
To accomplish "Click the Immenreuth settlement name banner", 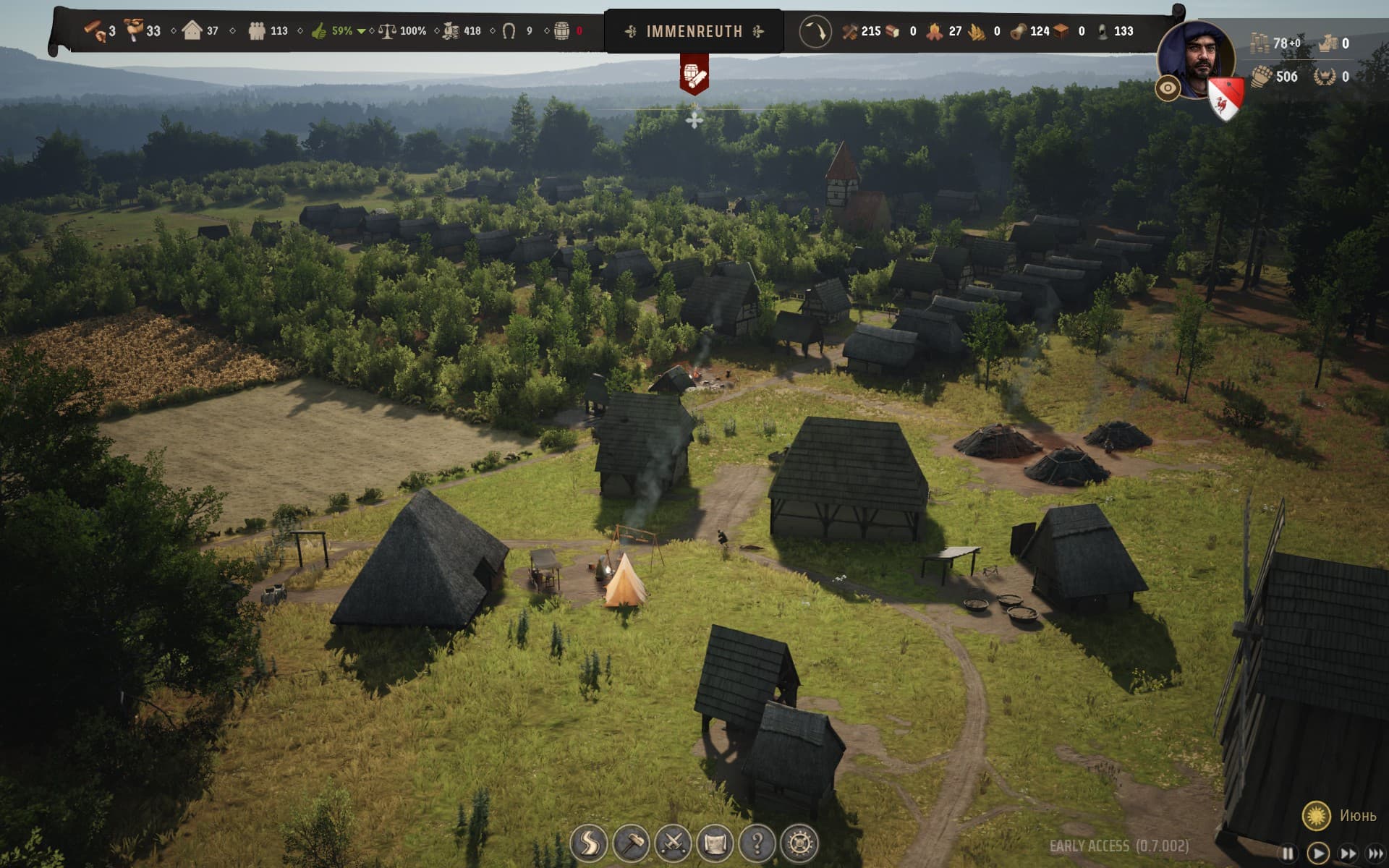I will [x=694, y=31].
